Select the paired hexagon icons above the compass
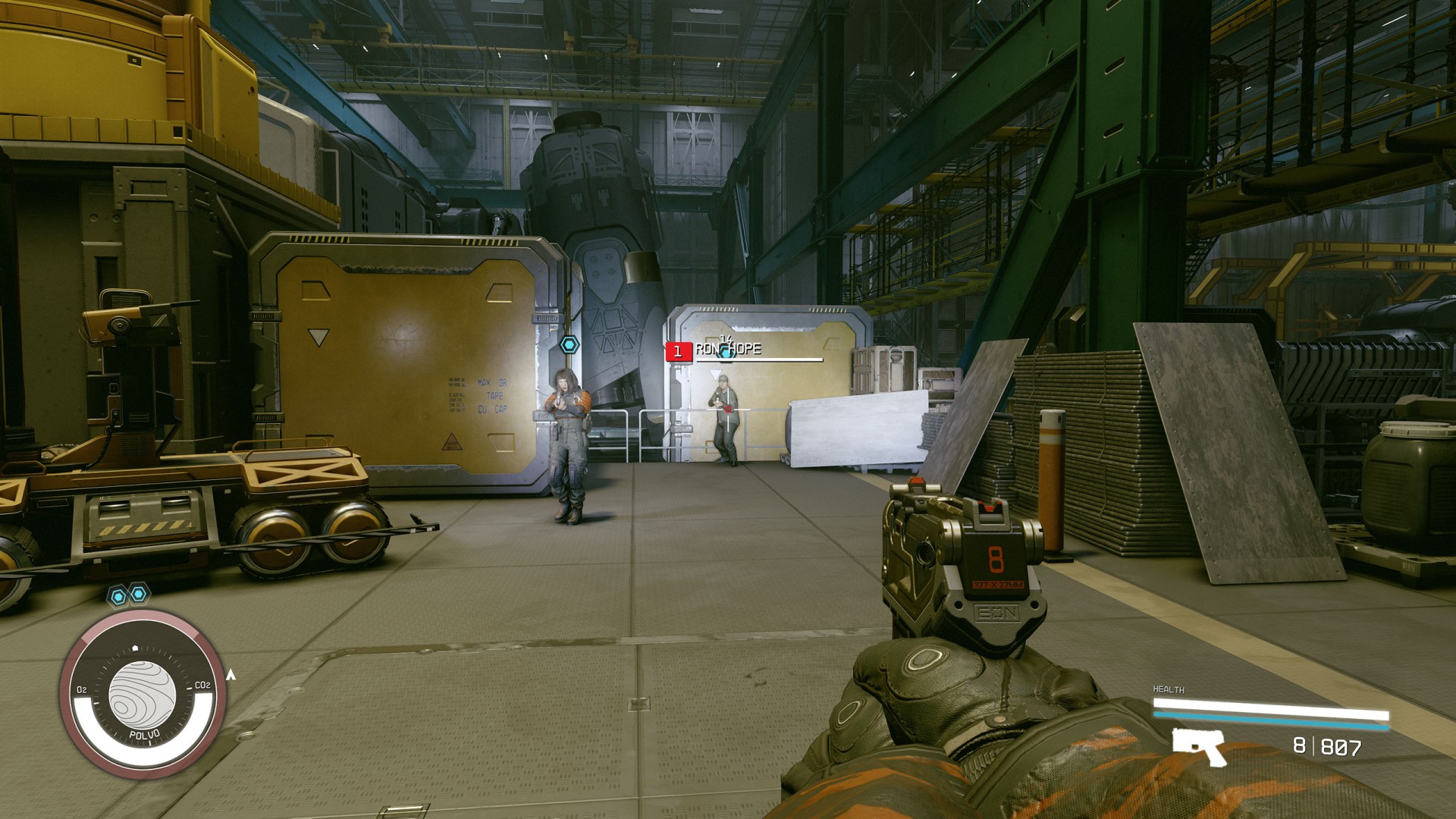1456x819 pixels. pyautogui.click(x=128, y=595)
